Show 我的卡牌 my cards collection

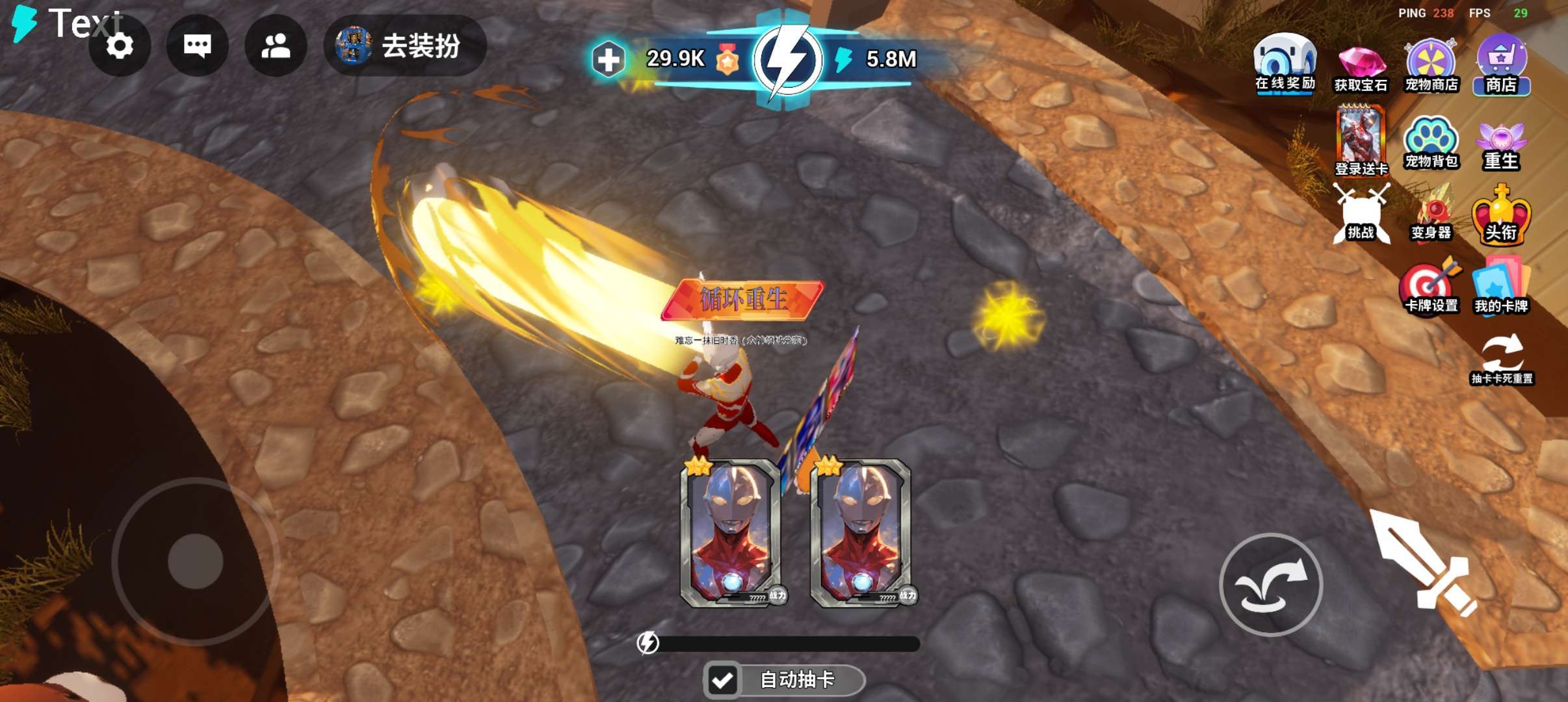pyautogui.click(x=1501, y=288)
